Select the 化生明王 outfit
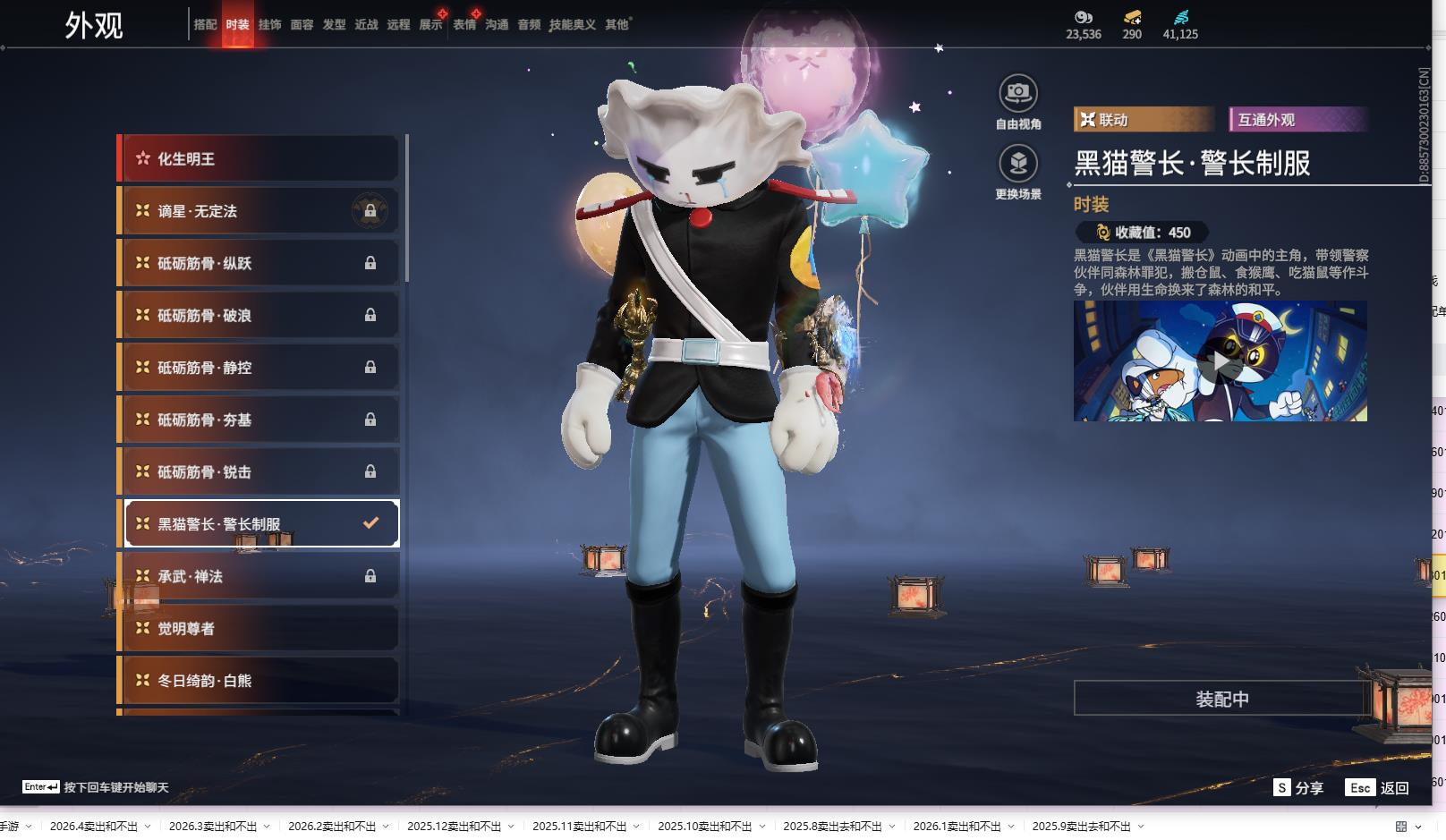1446x840 pixels. pyautogui.click(x=259, y=159)
